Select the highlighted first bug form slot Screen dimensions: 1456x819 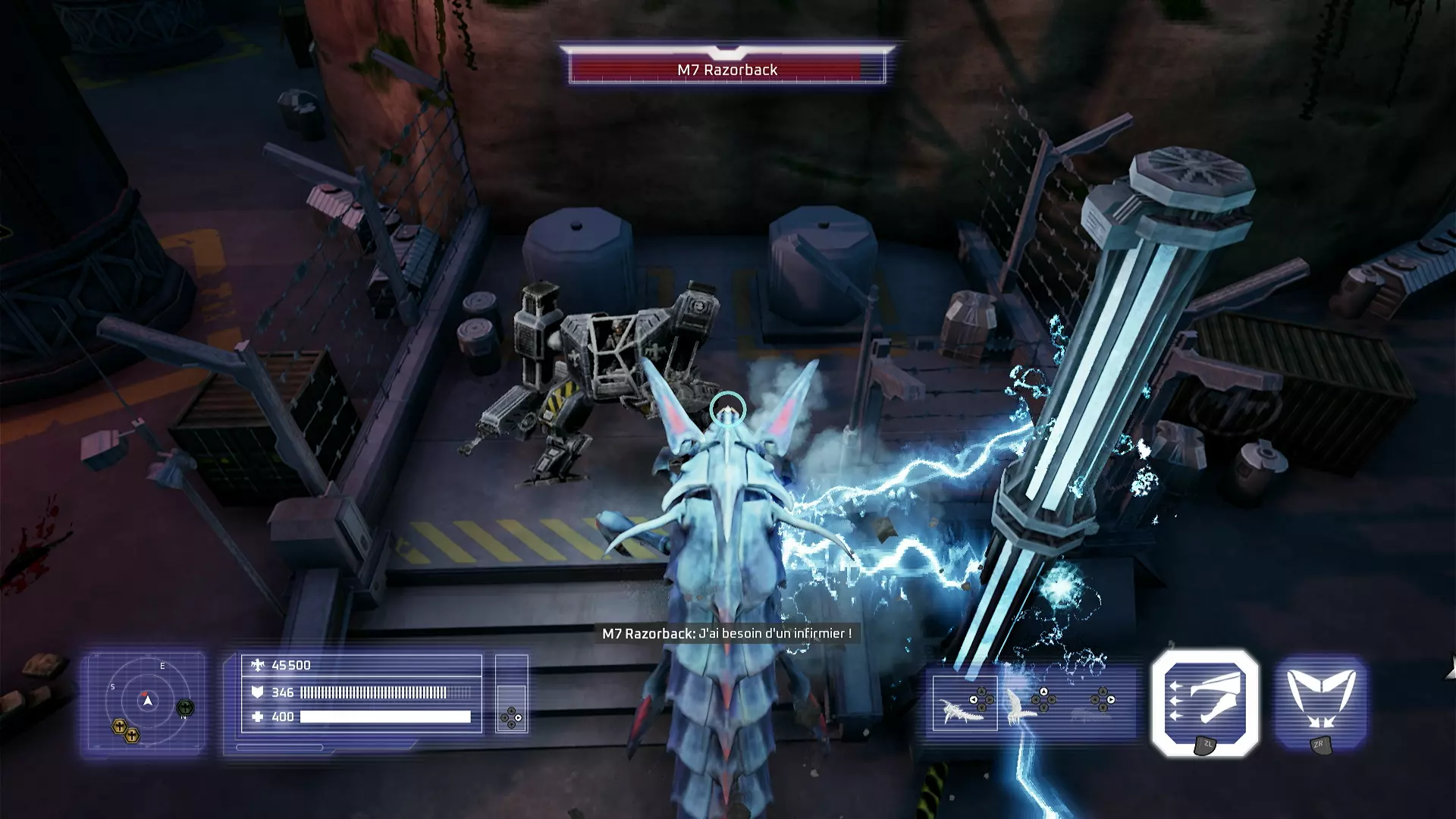tap(965, 703)
